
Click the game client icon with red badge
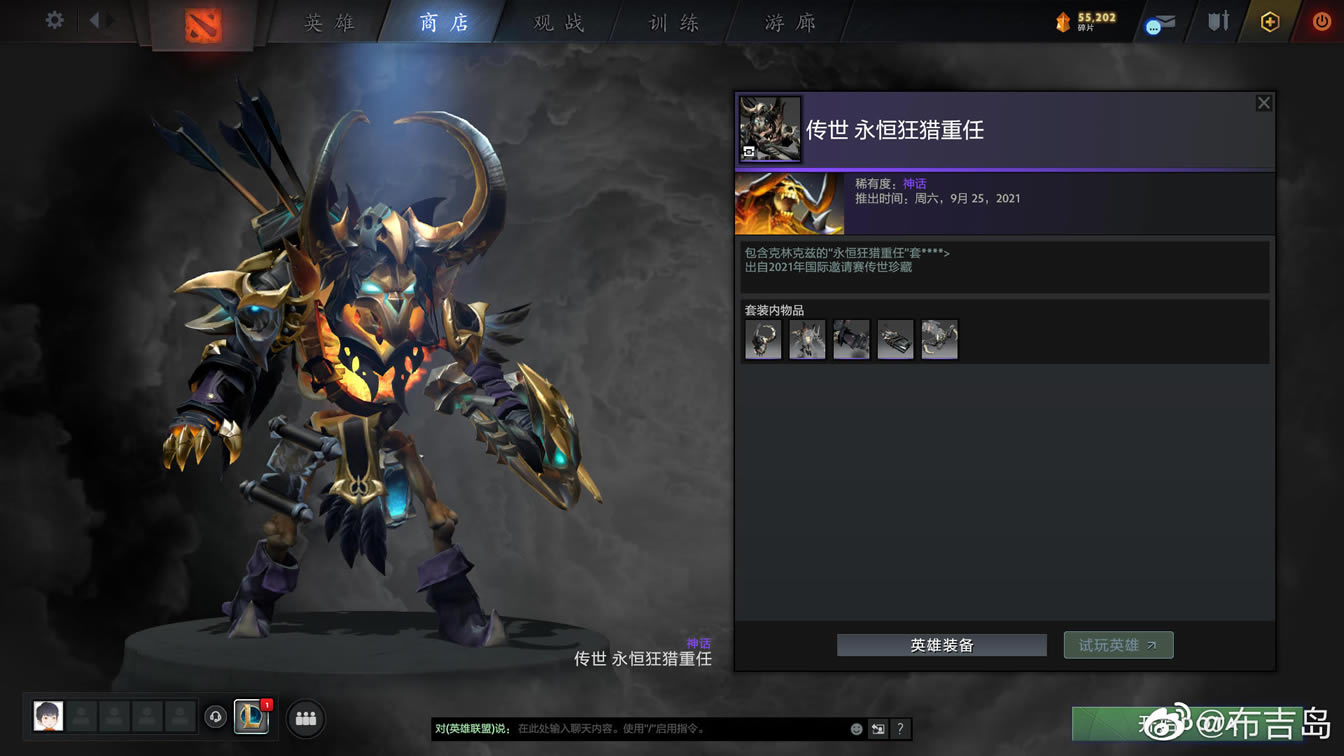pos(251,717)
